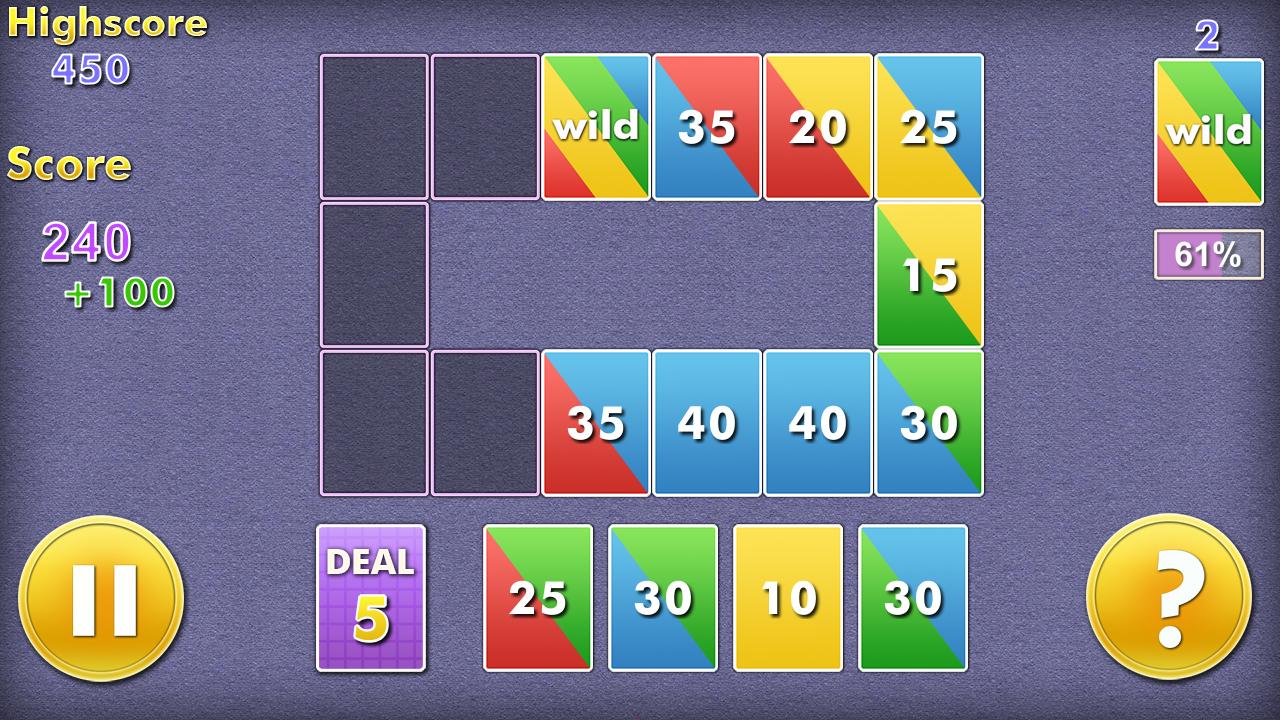Select the yellow 15 card on the board
Viewport: 1280px width, 720px height.
click(x=928, y=273)
